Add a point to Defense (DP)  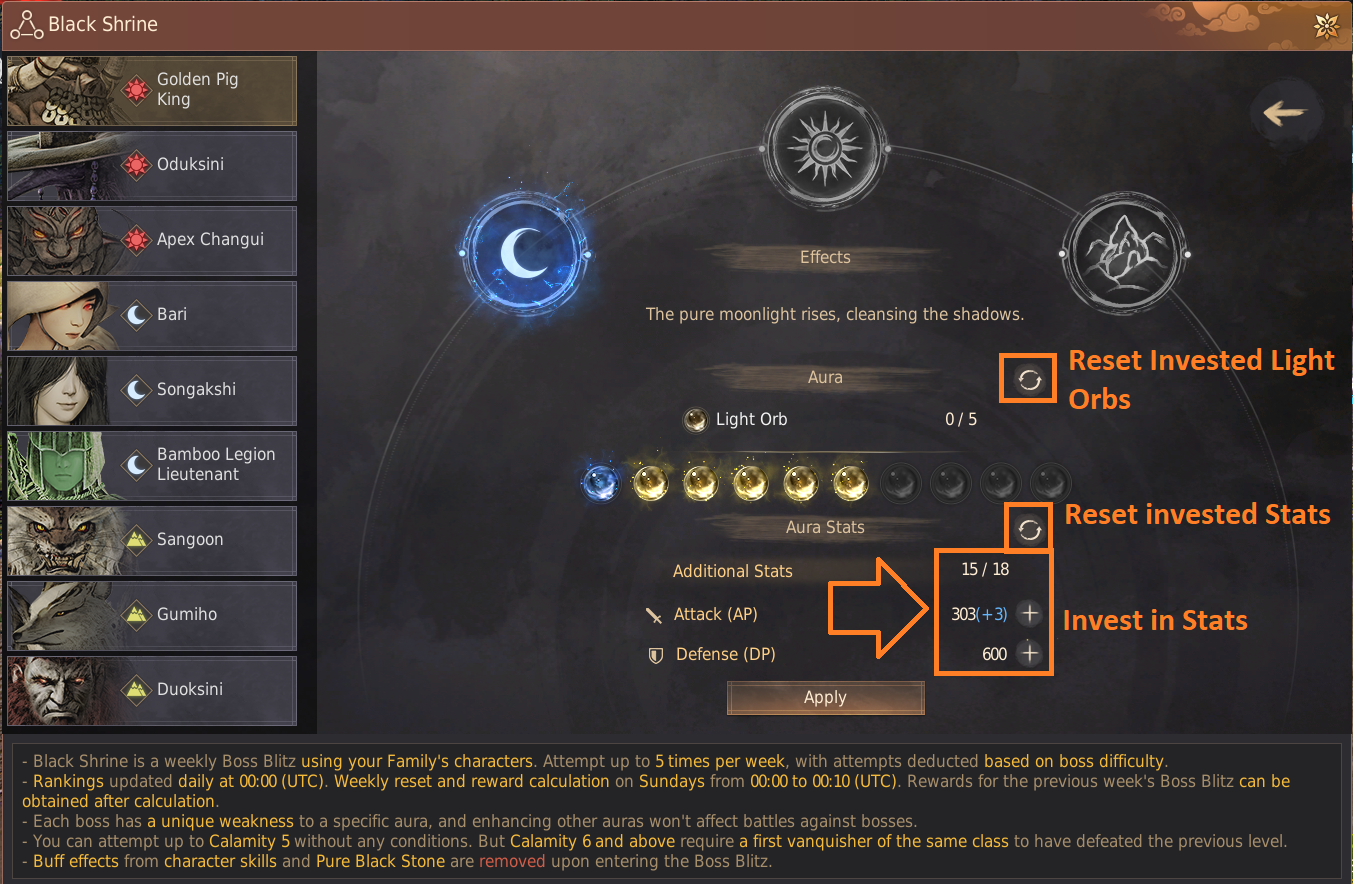pos(1029,654)
